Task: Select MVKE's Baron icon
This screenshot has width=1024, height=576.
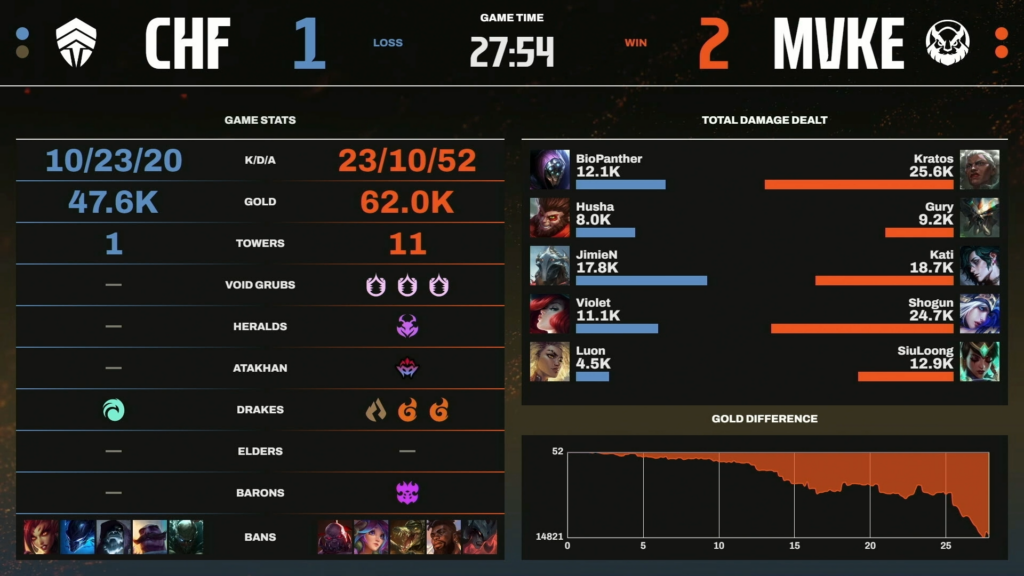Action: (x=407, y=493)
